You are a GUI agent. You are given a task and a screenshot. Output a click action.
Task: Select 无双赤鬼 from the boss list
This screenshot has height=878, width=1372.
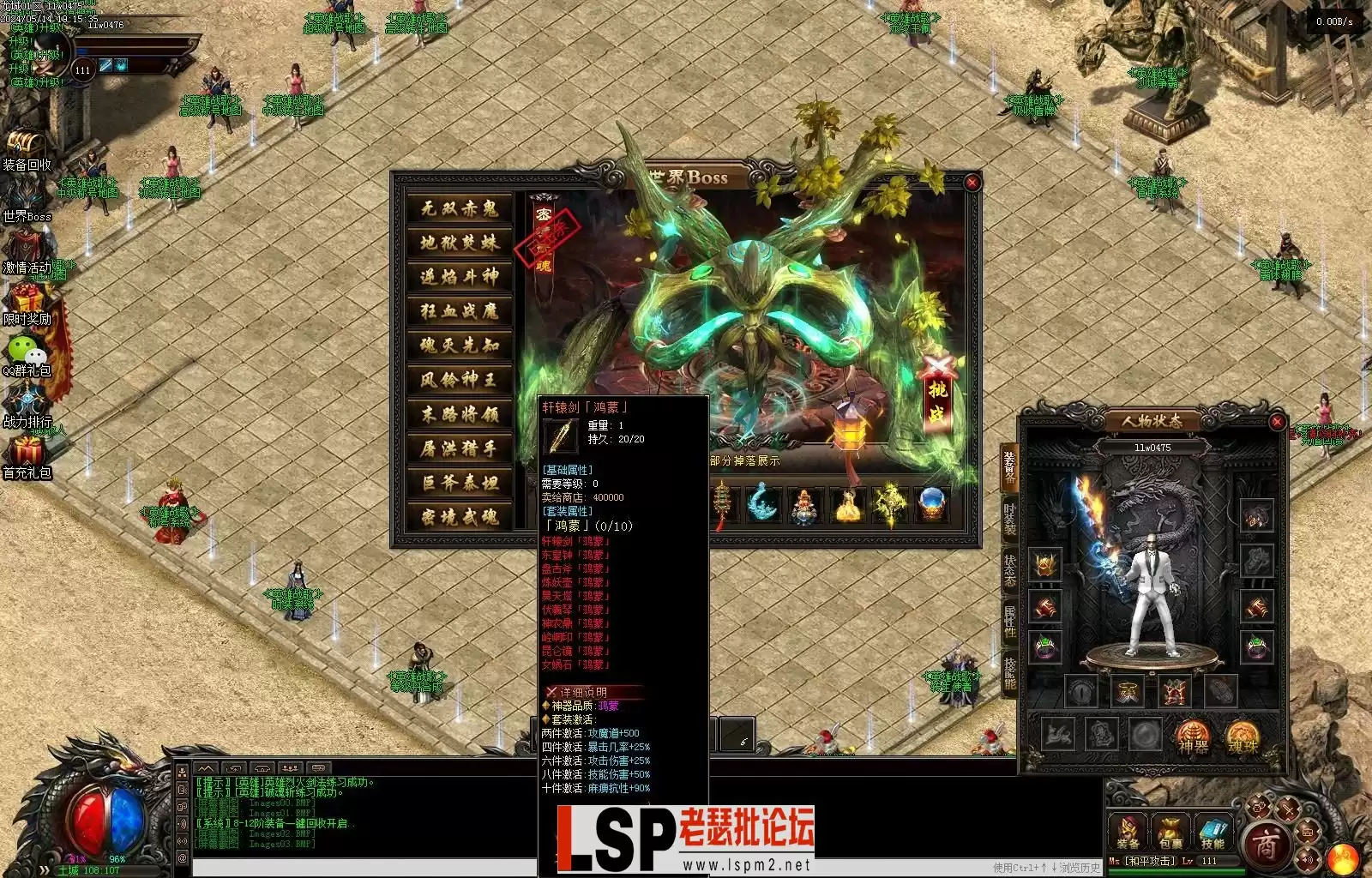[x=460, y=208]
